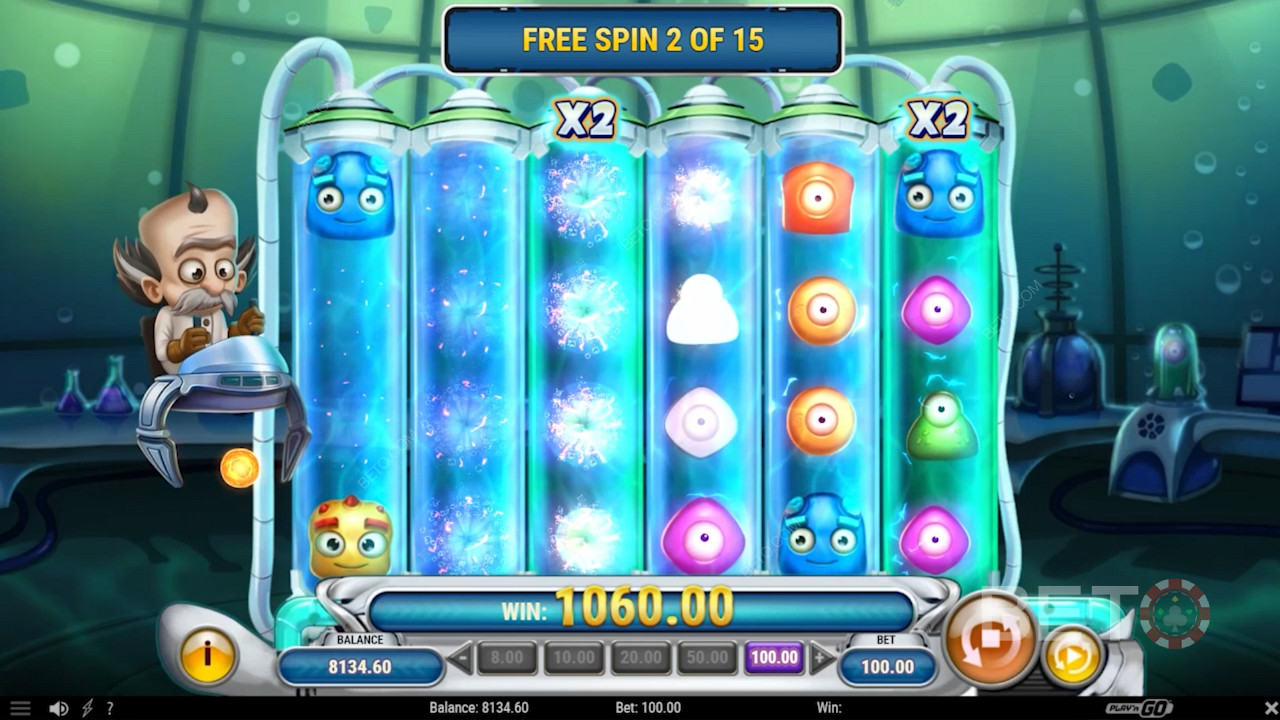
Task: Open the hamburger menu in bottom bar
Action: click(20, 708)
